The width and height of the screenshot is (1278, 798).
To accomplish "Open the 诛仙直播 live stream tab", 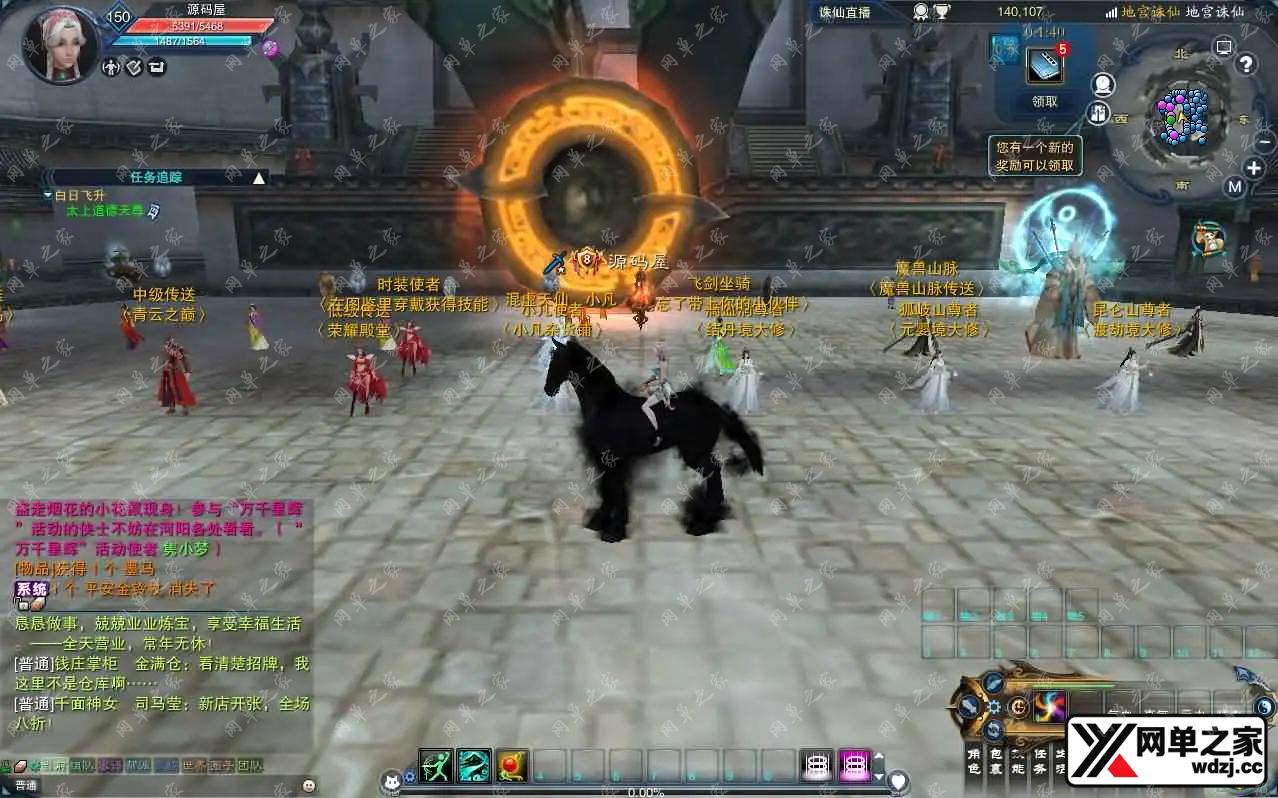I will [x=846, y=12].
